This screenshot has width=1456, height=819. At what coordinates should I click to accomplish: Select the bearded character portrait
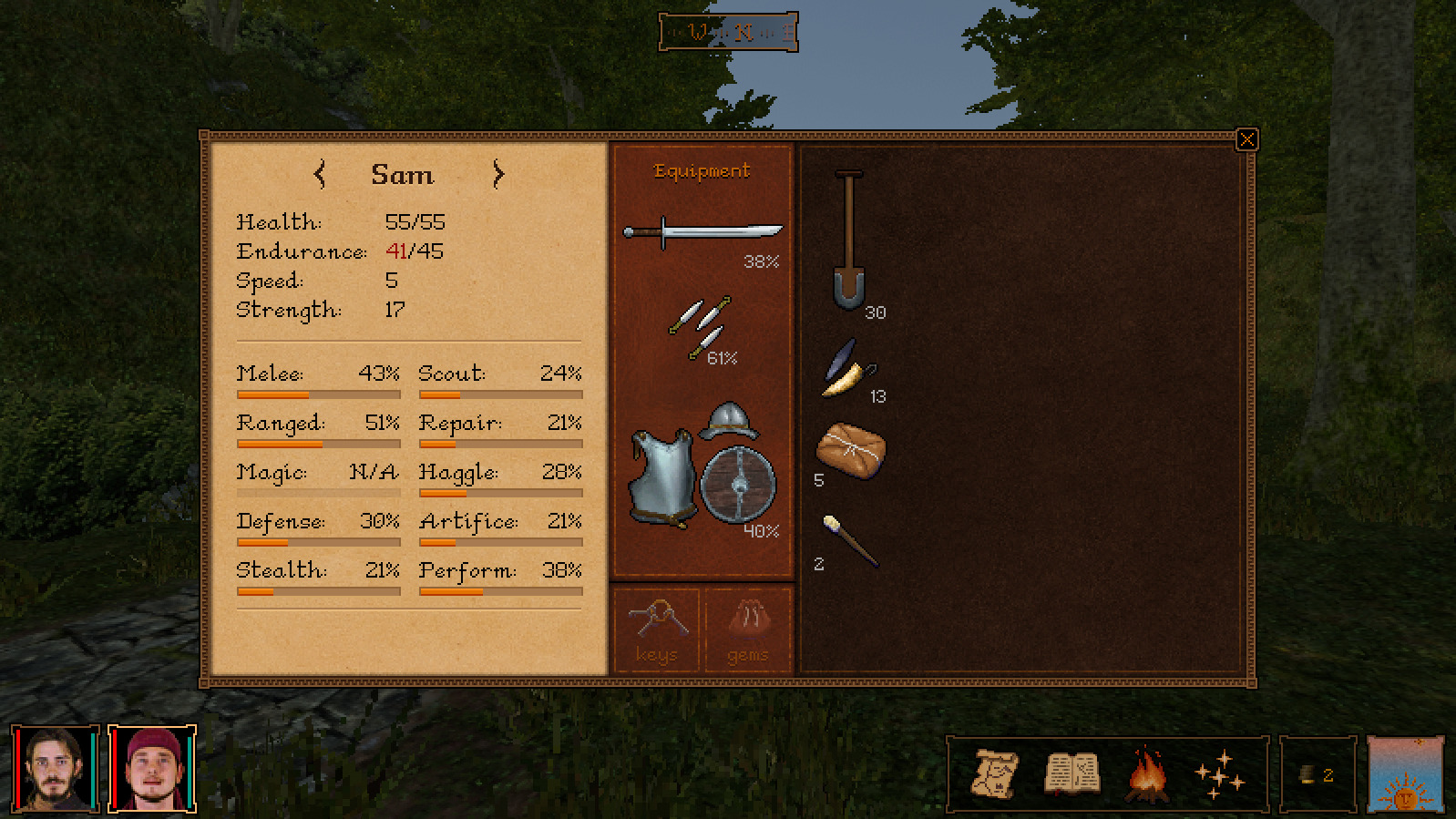point(56,769)
